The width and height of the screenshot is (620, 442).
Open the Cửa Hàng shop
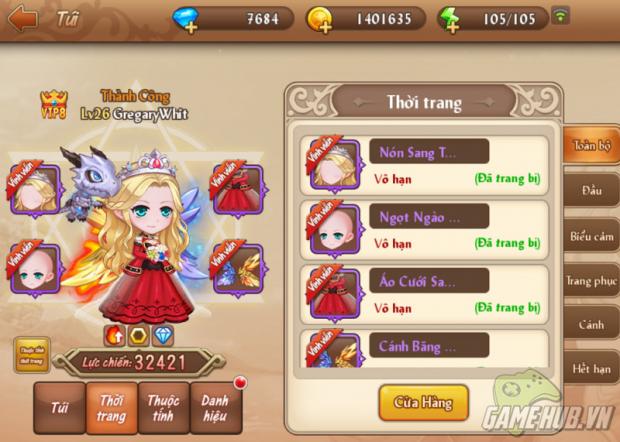click(x=424, y=403)
